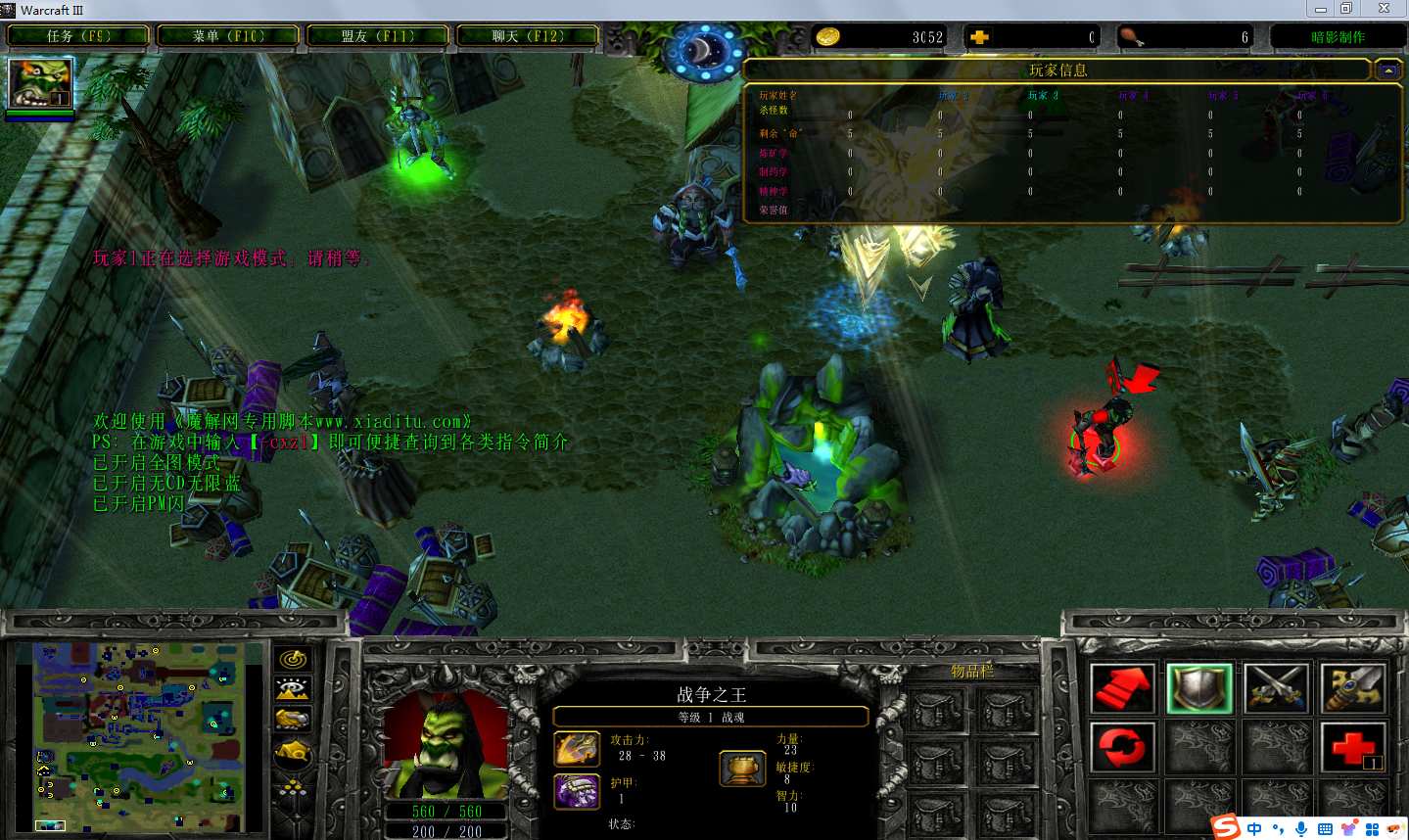The width and height of the screenshot is (1409, 840).
Task: Open formation movement toggle button
Action: 293,785
